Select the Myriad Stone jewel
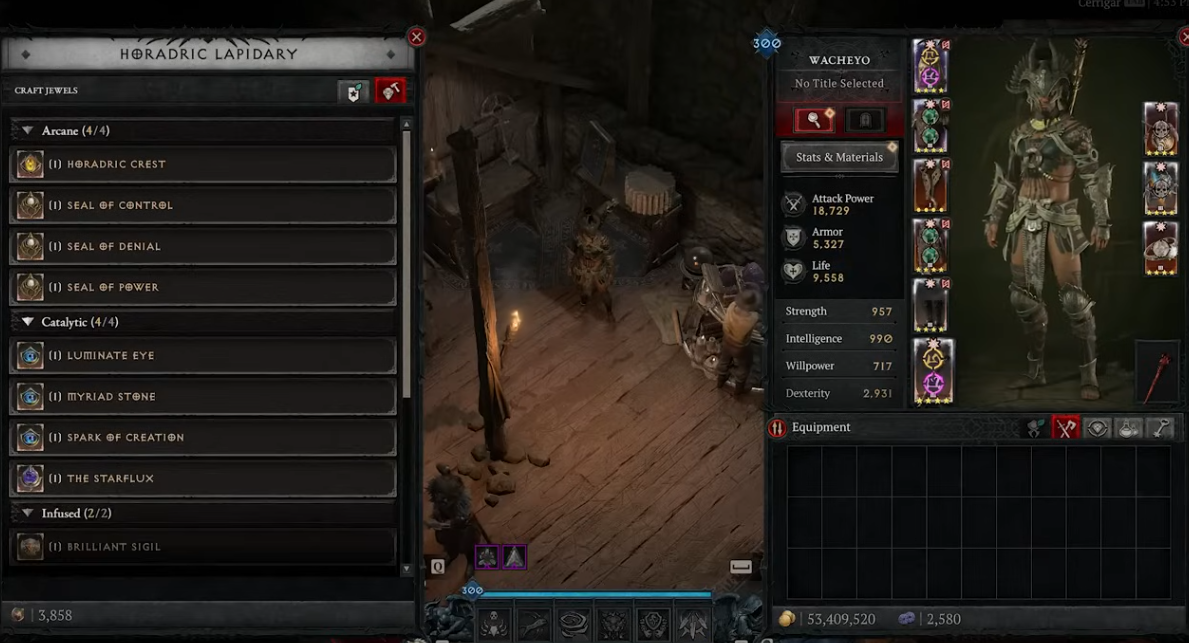This screenshot has height=643, width=1189. [x=203, y=396]
